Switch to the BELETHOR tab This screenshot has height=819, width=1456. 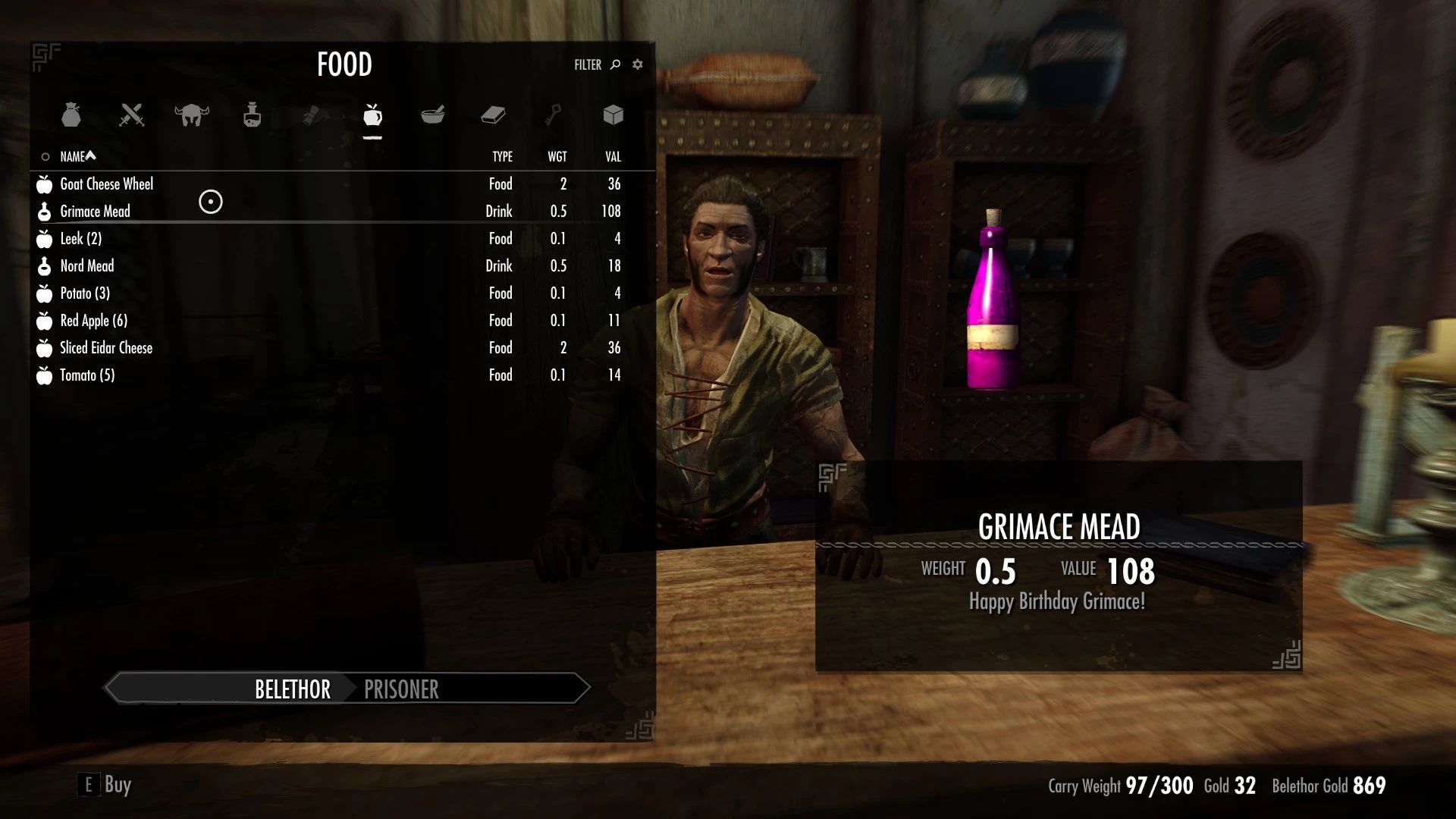291,689
